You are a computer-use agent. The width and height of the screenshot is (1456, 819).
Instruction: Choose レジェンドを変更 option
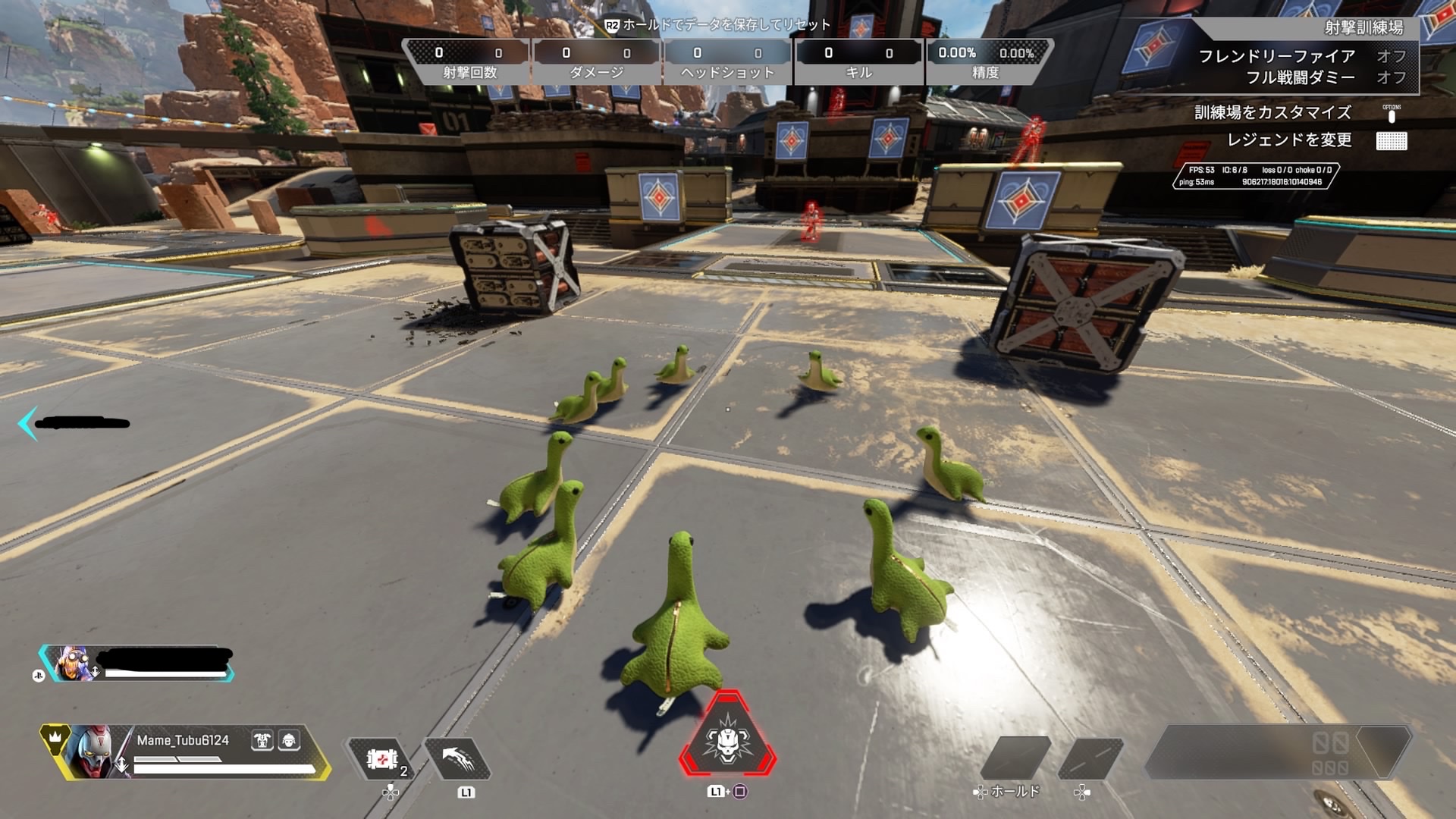coord(1289,140)
